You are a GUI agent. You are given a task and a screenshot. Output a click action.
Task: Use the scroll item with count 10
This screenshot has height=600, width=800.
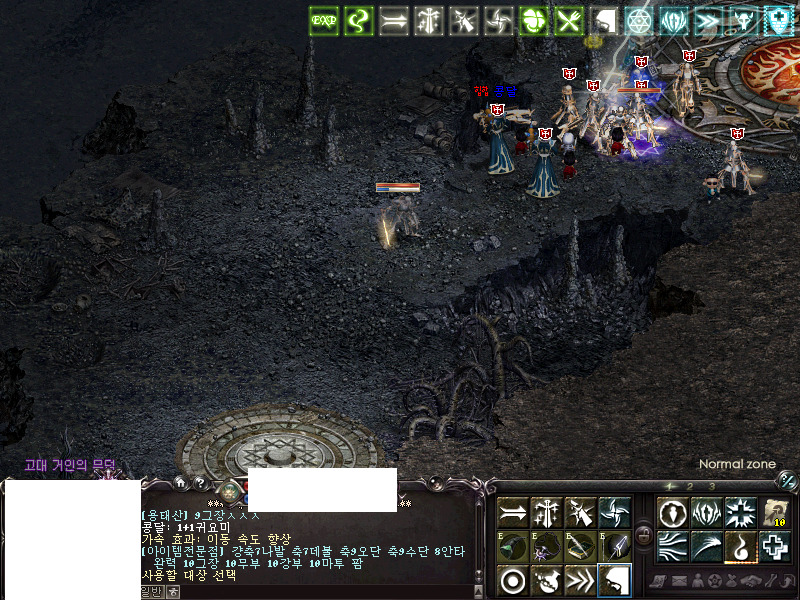[x=775, y=512]
